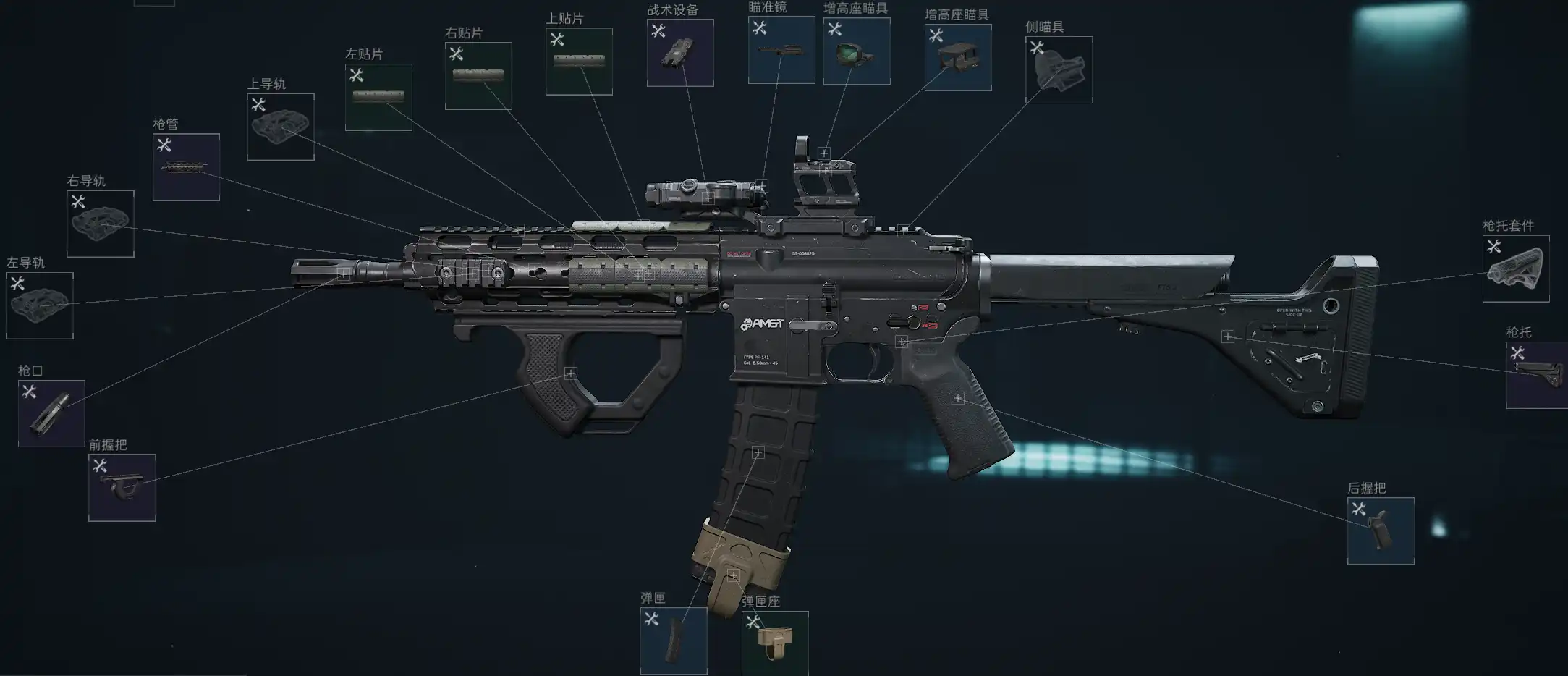Open the 前握把 foregrip slot
Image resolution: width=1568 pixels, height=676 pixels.
pos(122,487)
